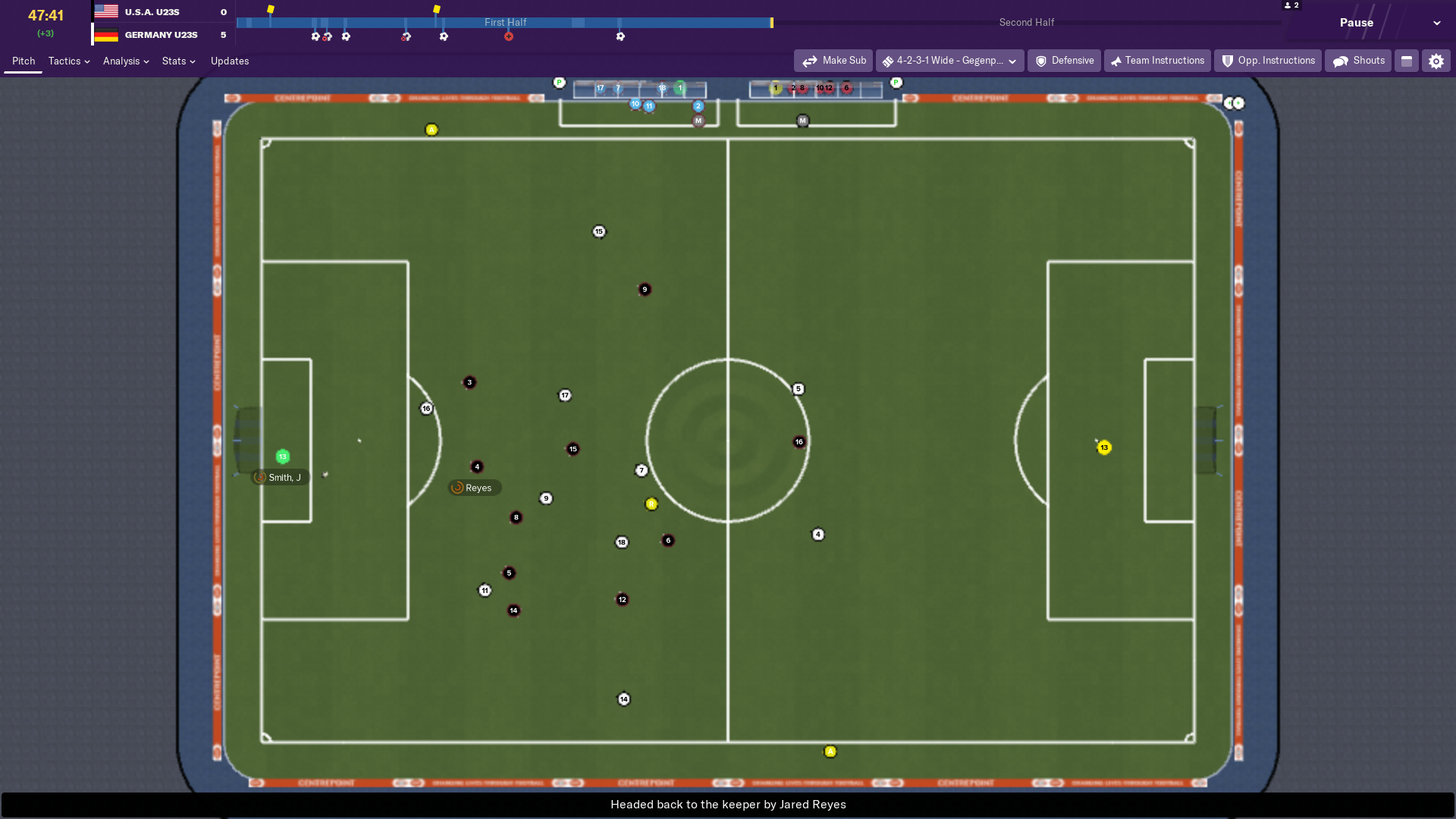Image resolution: width=1456 pixels, height=819 pixels.
Task: Jump to the red card timeline marker
Action: [509, 36]
